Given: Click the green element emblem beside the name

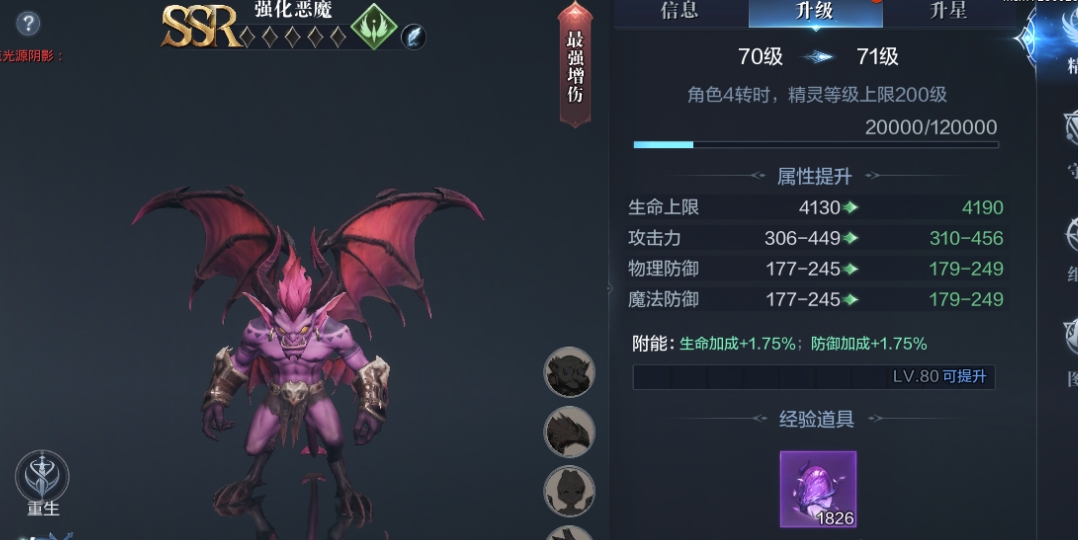Looking at the screenshot, I should pyautogui.click(x=374, y=26).
